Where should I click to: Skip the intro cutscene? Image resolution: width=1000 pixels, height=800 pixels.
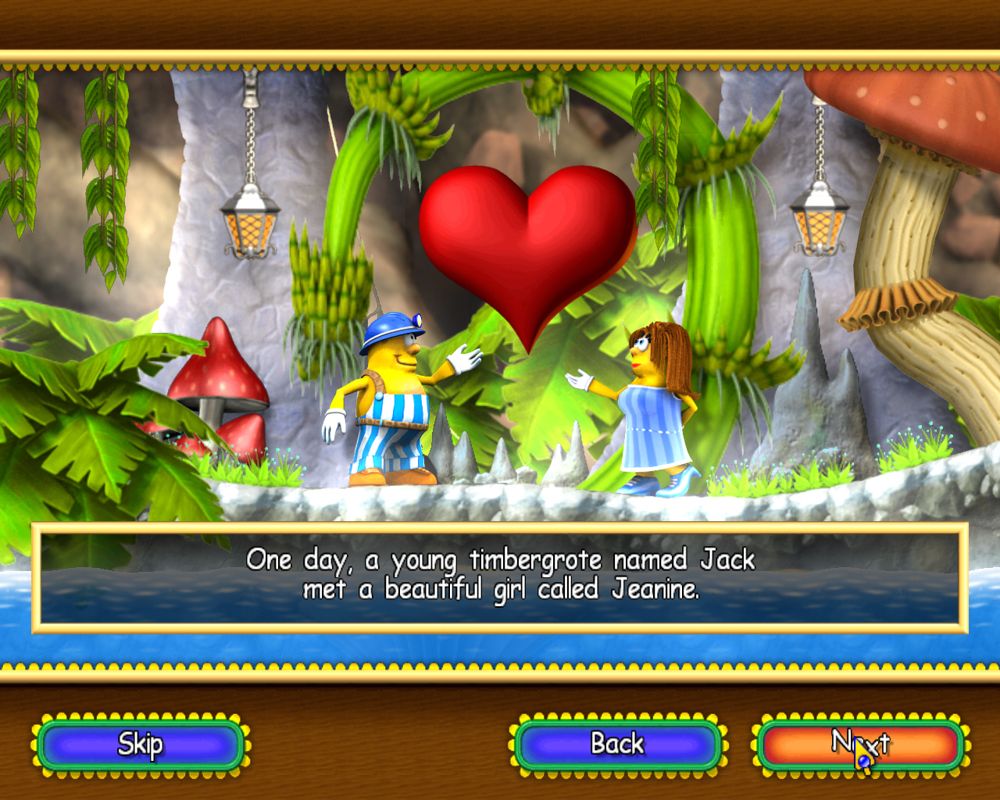coord(140,745)
